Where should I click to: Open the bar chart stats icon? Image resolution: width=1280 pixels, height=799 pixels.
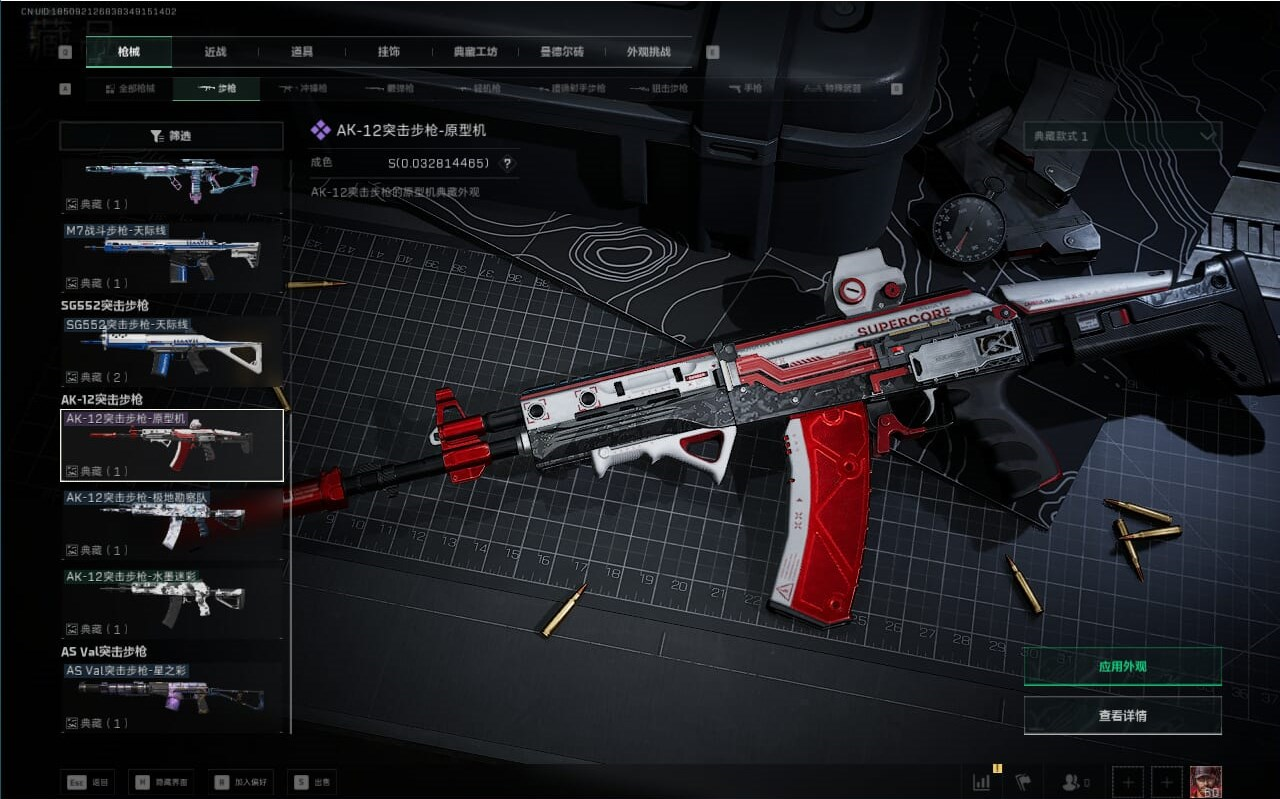click(x=981, y=782)
